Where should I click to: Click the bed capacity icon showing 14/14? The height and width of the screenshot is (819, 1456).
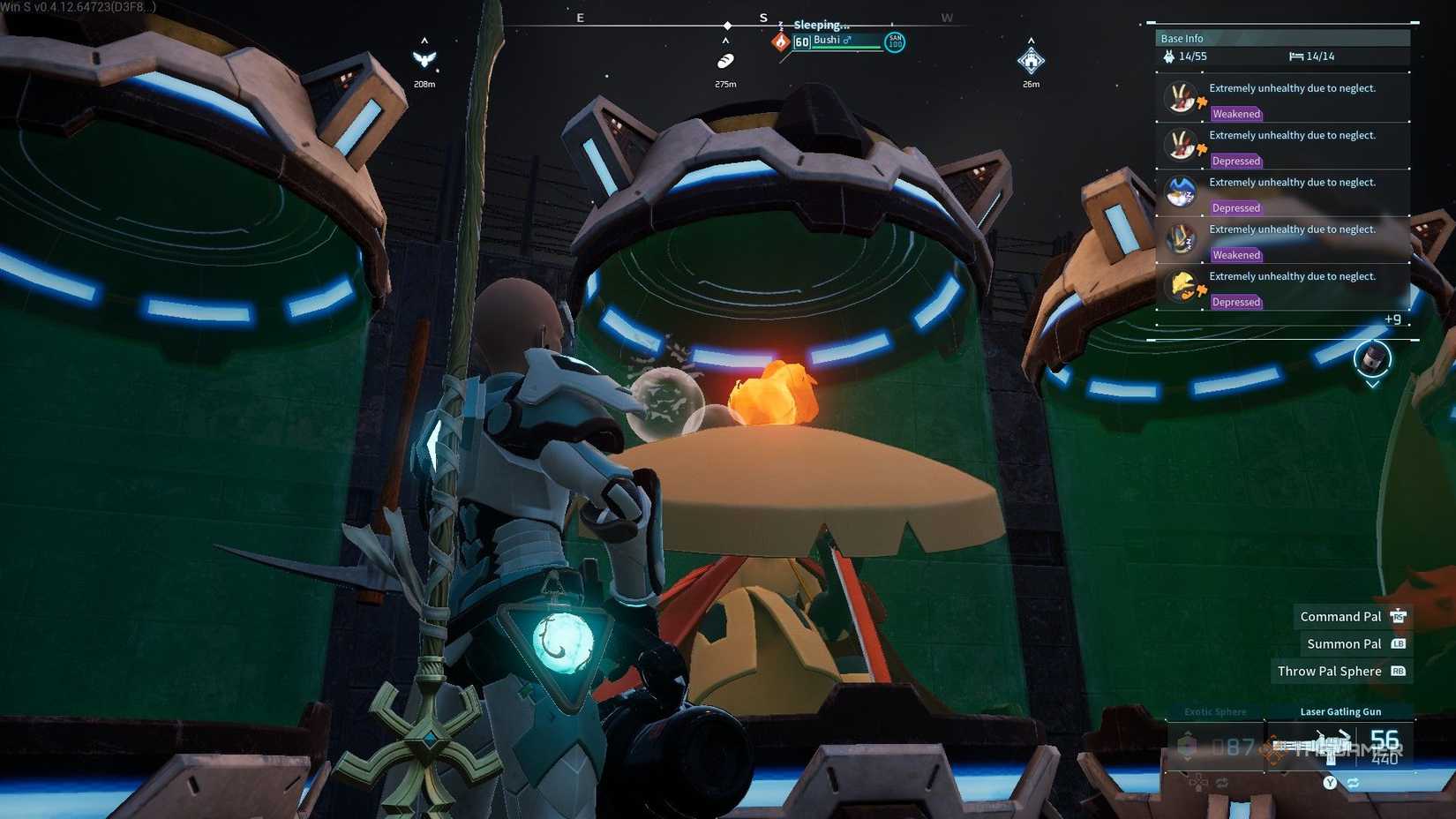(1295, 56)
